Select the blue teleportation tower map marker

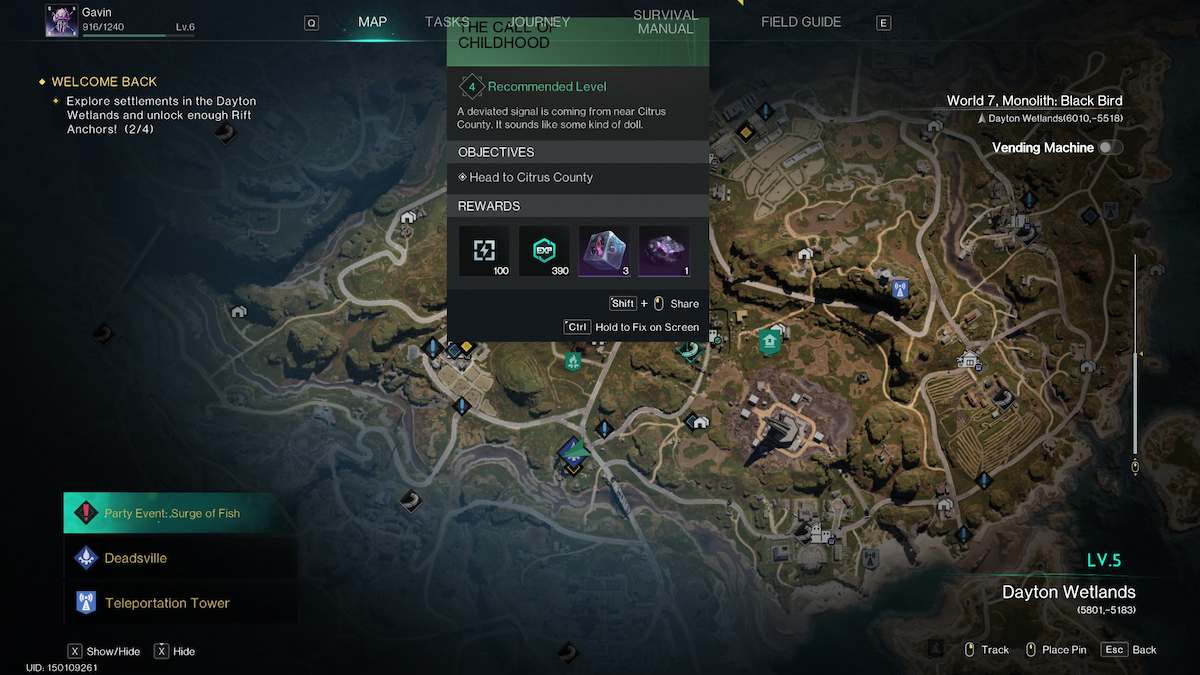(899, 289)
